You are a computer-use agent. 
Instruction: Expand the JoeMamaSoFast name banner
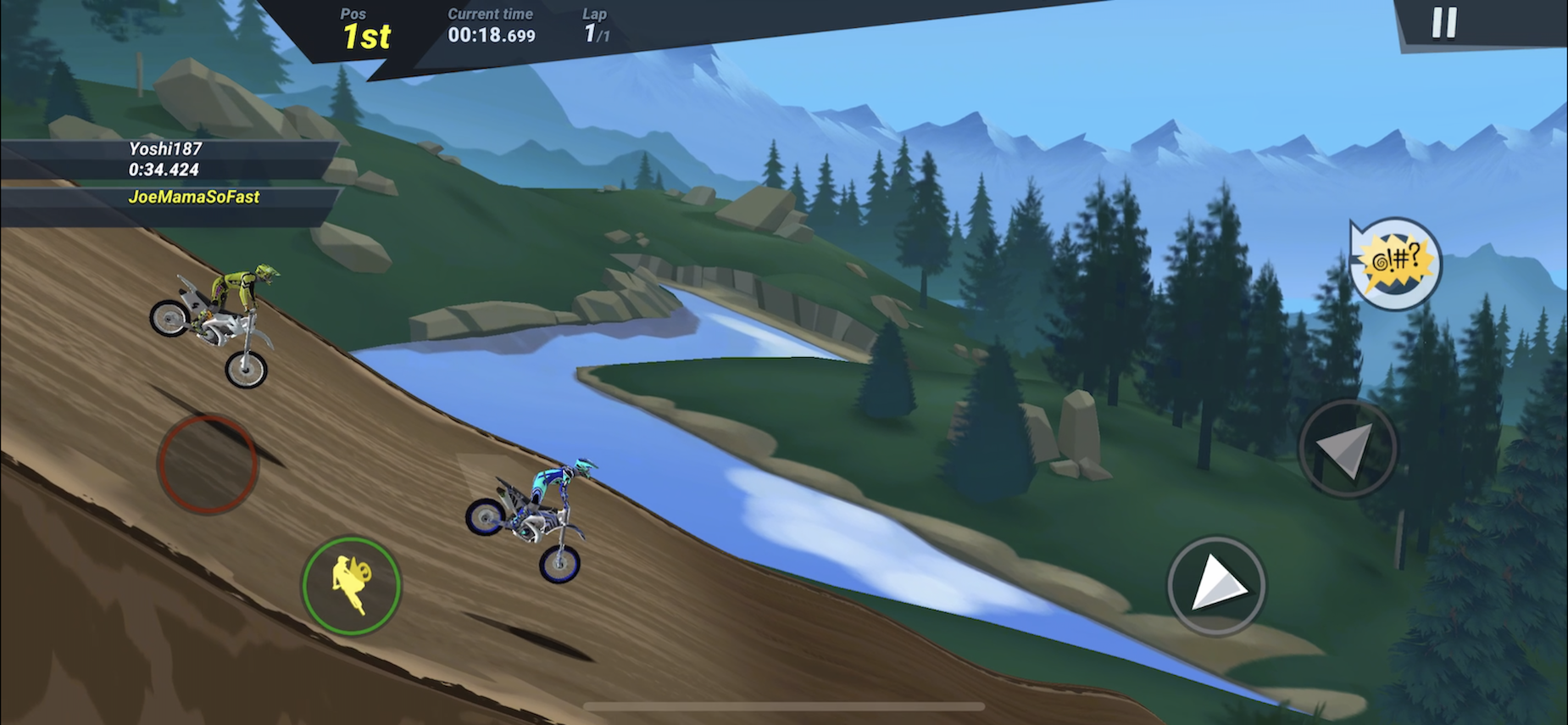click(x=193, y=197)
